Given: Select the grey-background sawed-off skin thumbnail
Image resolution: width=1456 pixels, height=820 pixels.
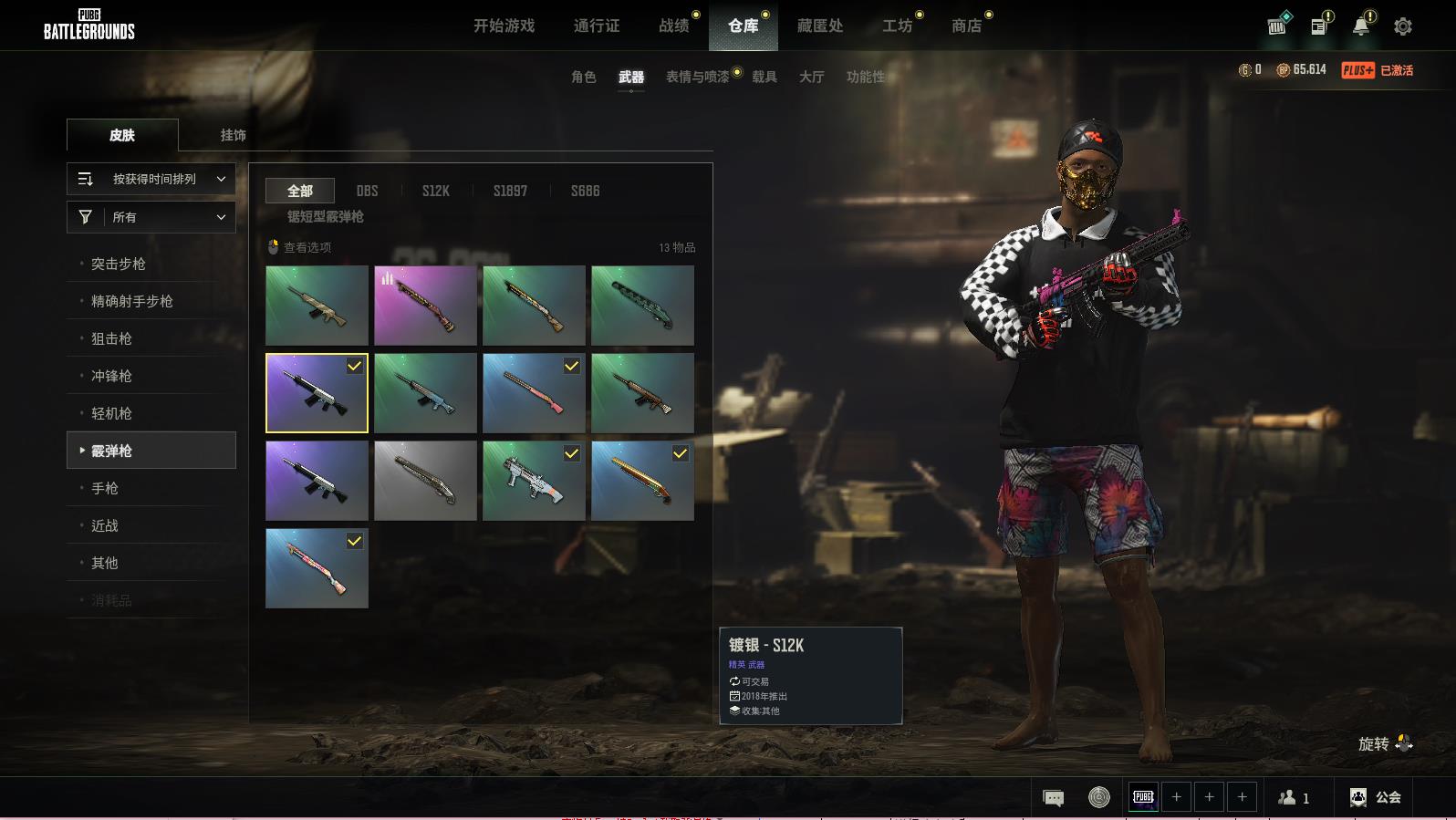Looking at the screenshot, I should [x=425, y=481].
